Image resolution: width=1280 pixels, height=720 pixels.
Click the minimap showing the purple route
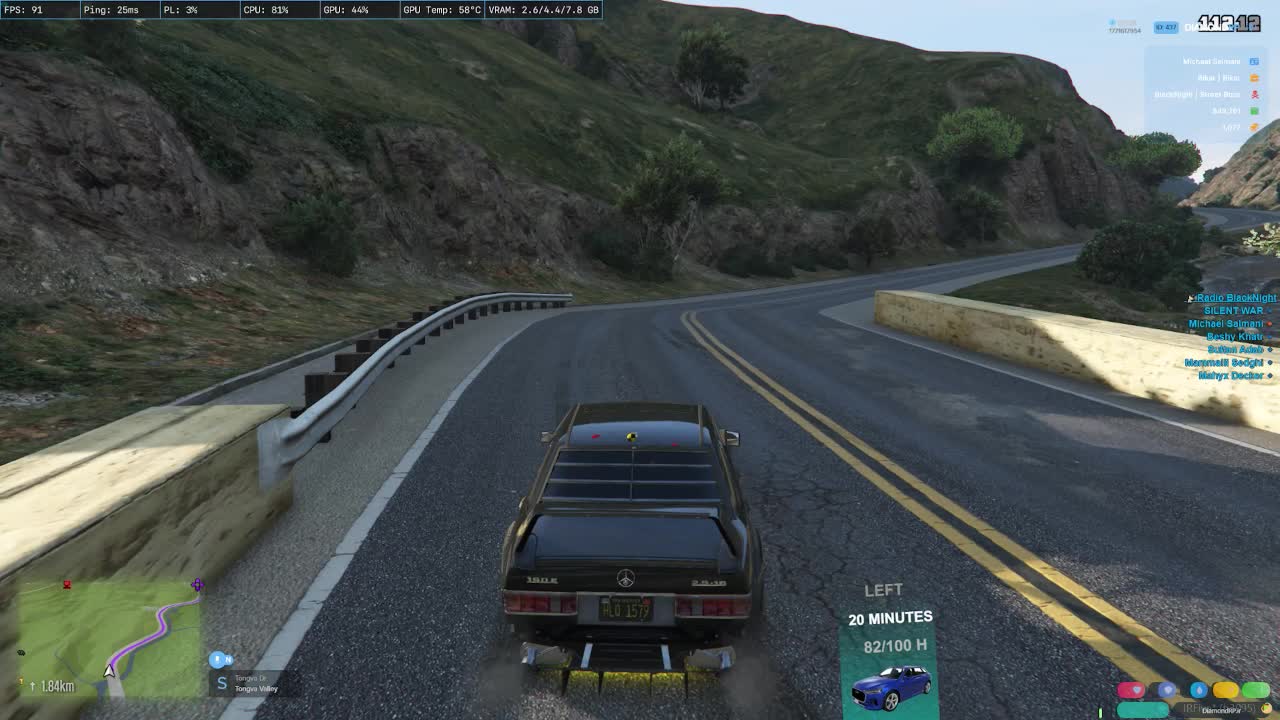[x=110, y=638]
